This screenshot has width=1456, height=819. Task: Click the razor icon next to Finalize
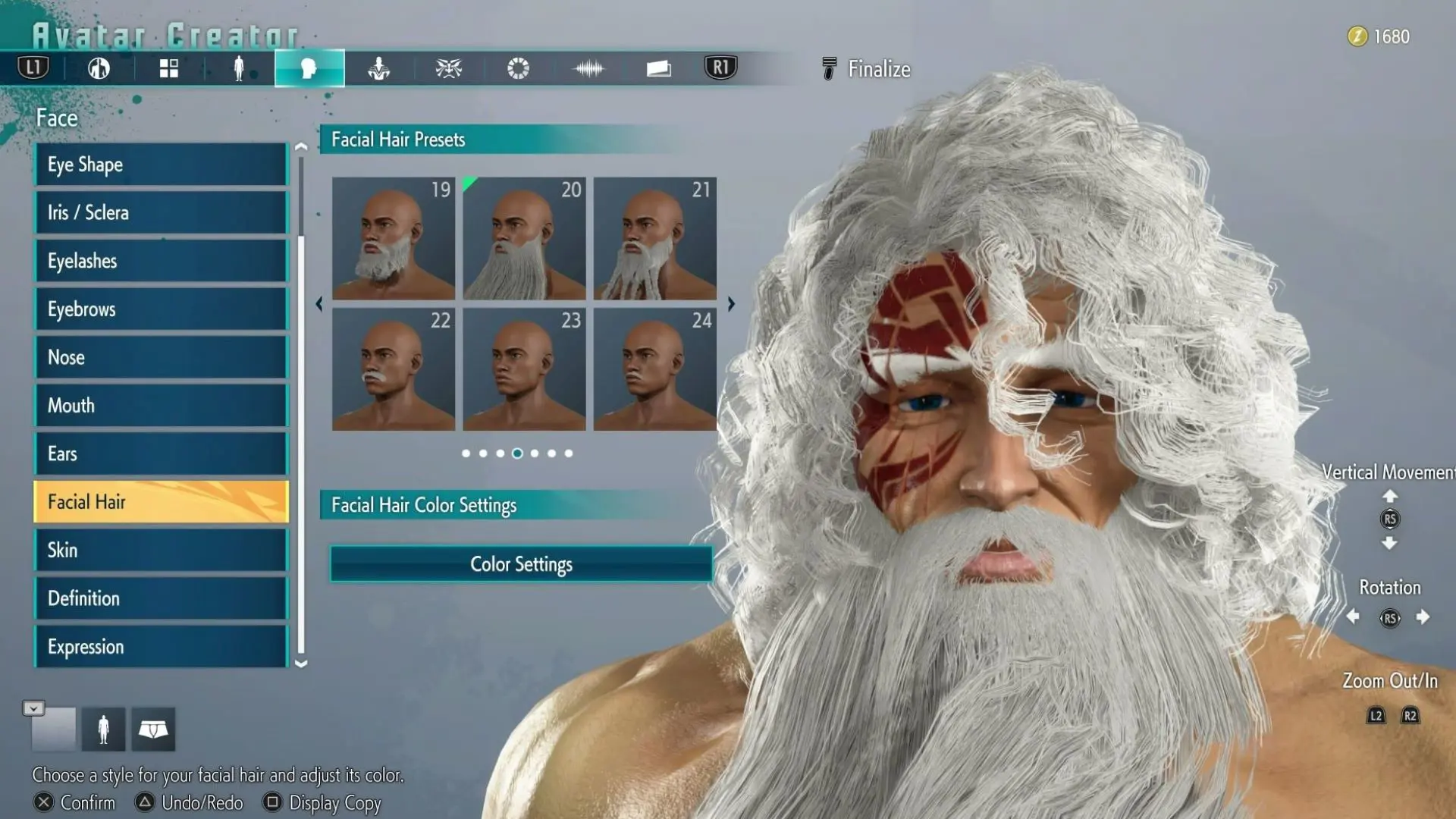tap(829, 68)
